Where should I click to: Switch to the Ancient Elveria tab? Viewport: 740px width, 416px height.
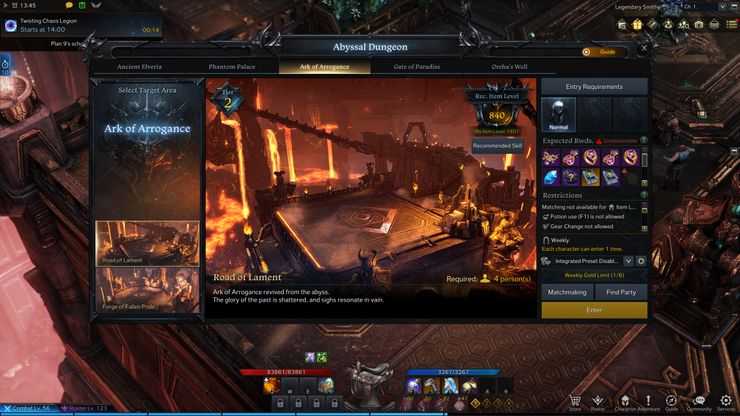pyautogui.click(x=139, y=66)
